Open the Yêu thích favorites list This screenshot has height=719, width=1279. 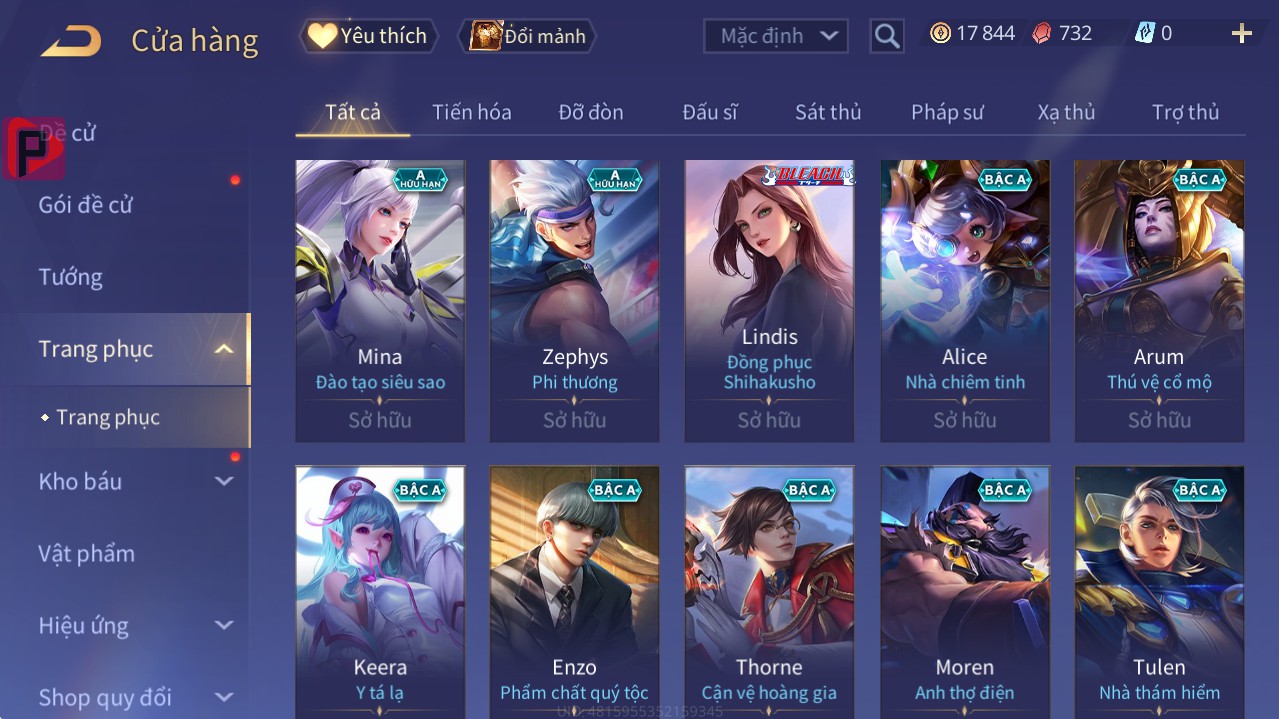click(x=369, y=36)
